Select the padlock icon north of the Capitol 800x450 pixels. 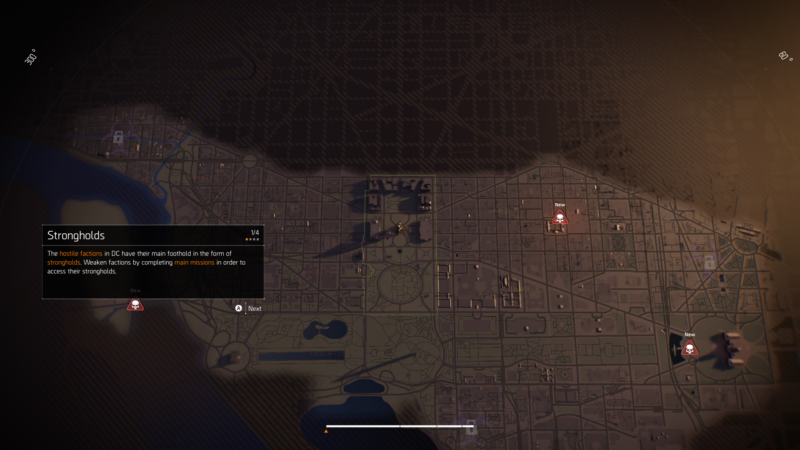(709, 262)
